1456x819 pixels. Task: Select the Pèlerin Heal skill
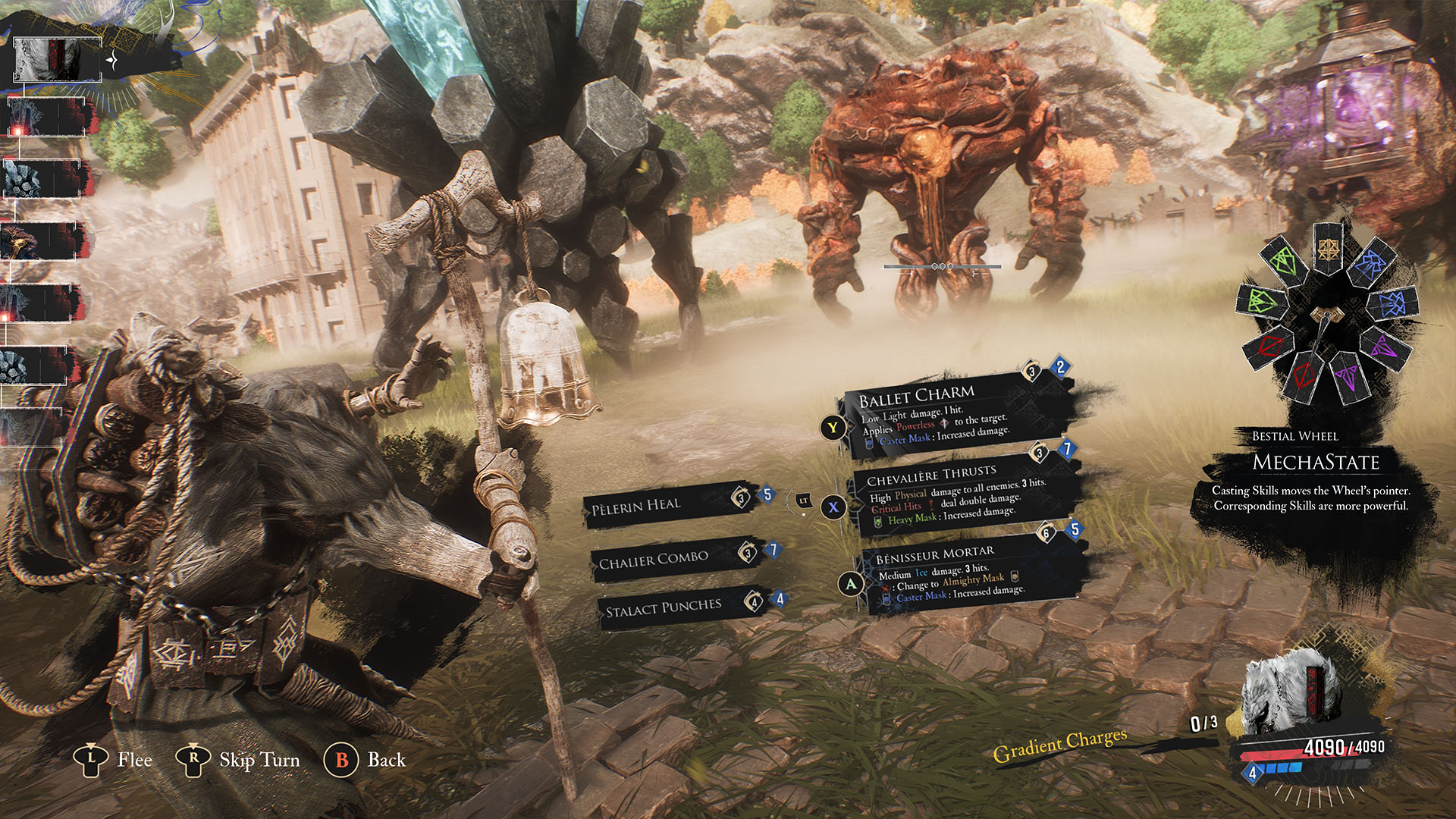click(660, 504)
